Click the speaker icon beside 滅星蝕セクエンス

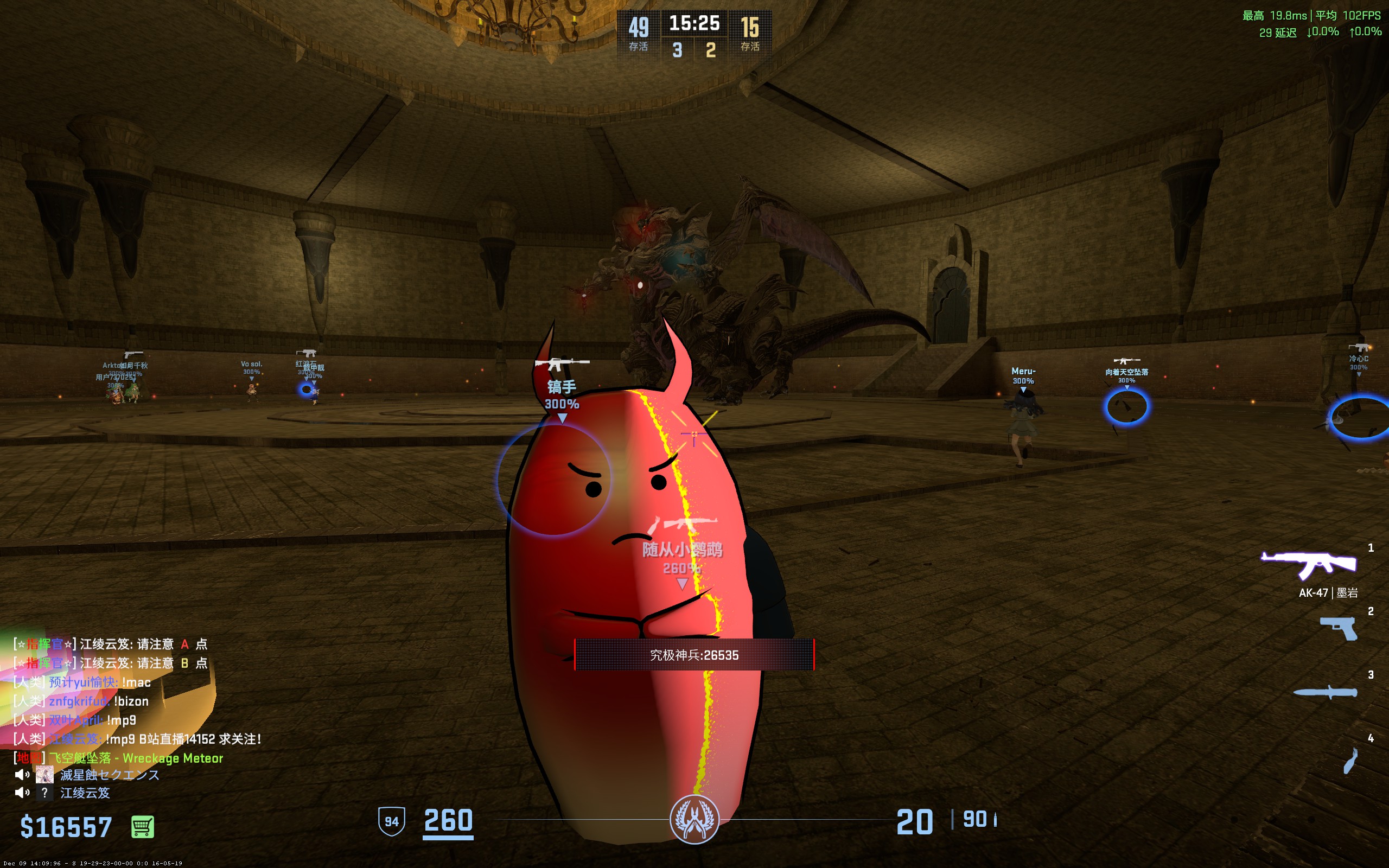point(22,775)
